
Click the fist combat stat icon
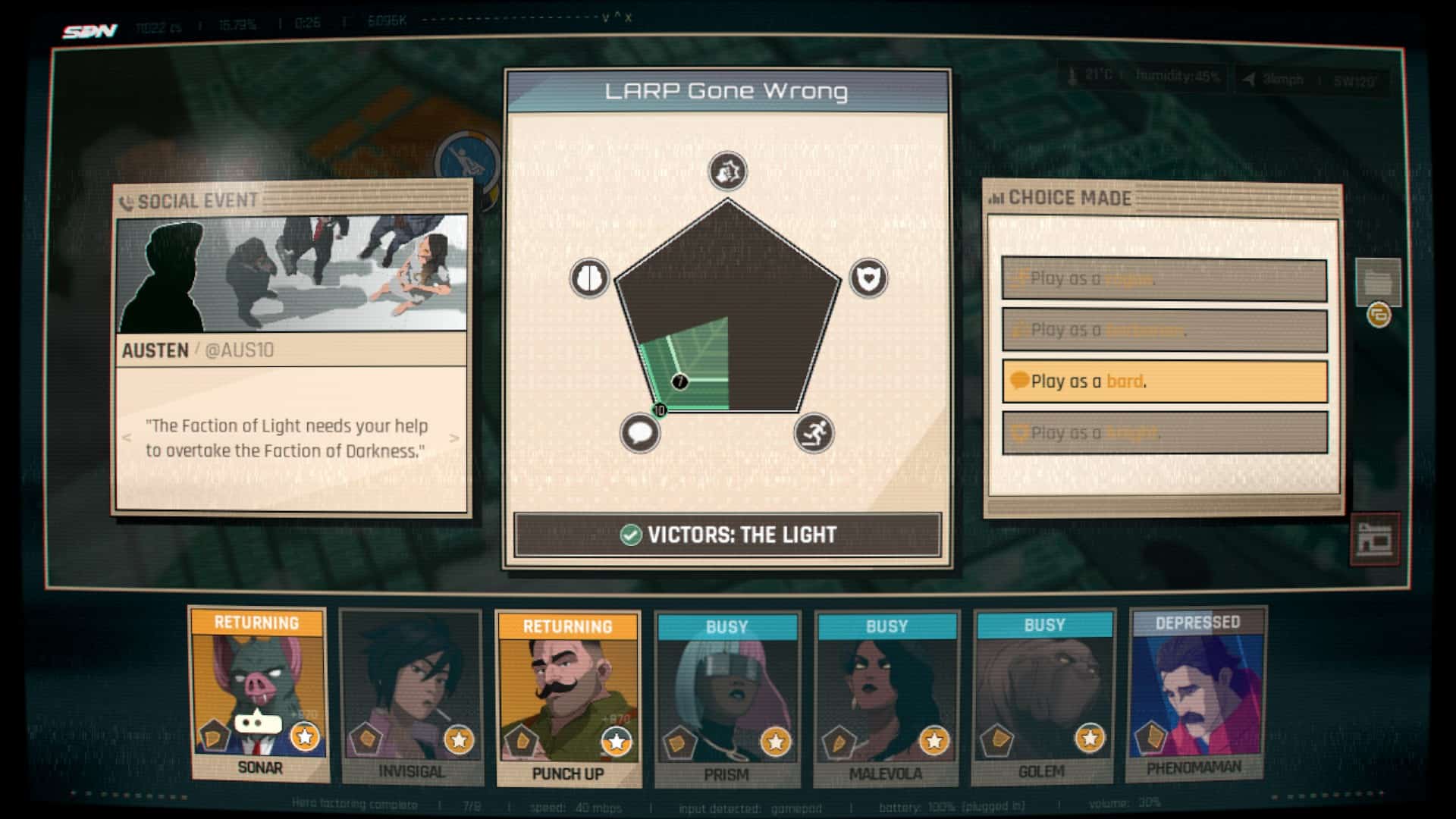point(727,171)
